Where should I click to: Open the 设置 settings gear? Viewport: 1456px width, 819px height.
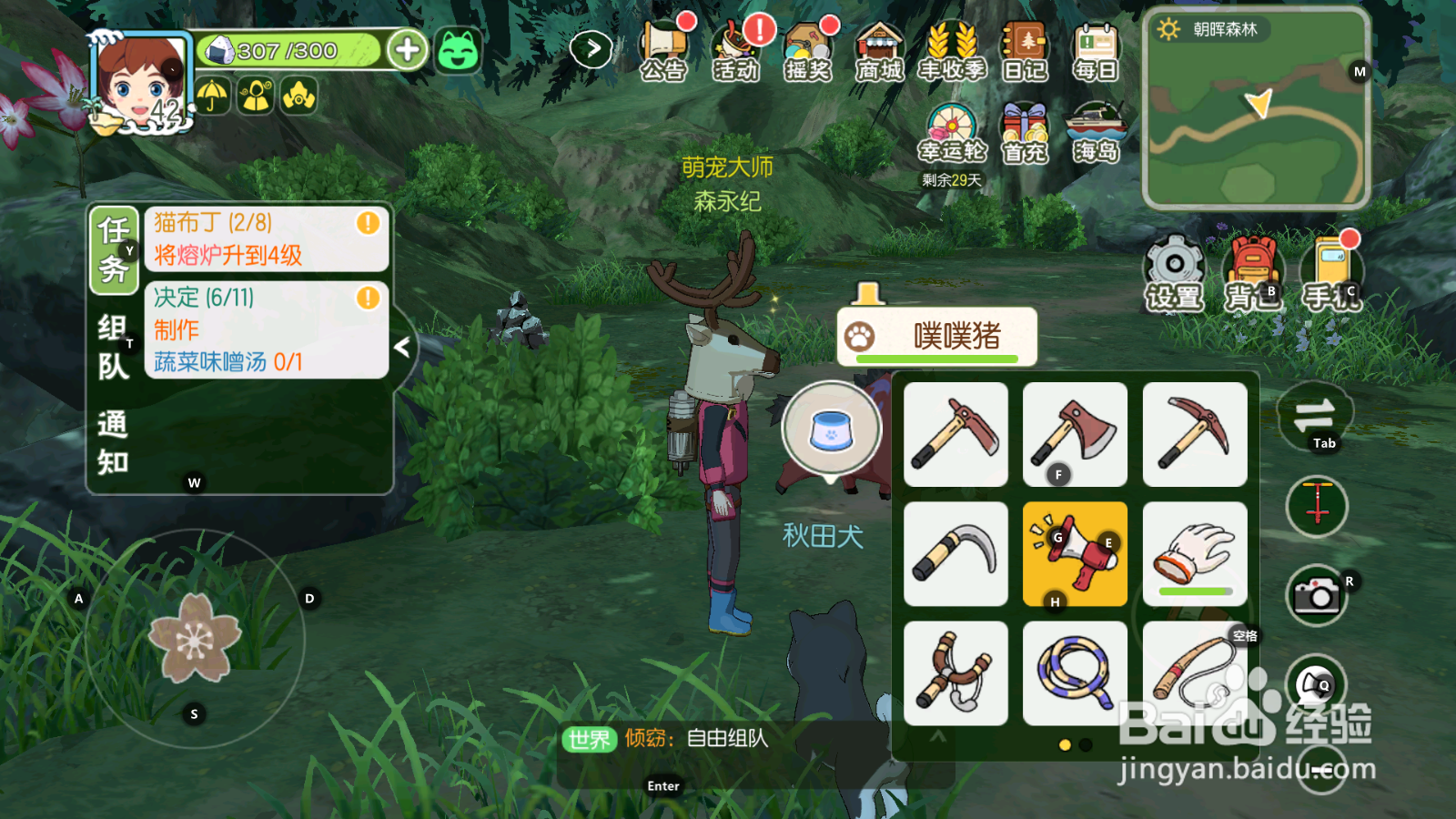1172,266
